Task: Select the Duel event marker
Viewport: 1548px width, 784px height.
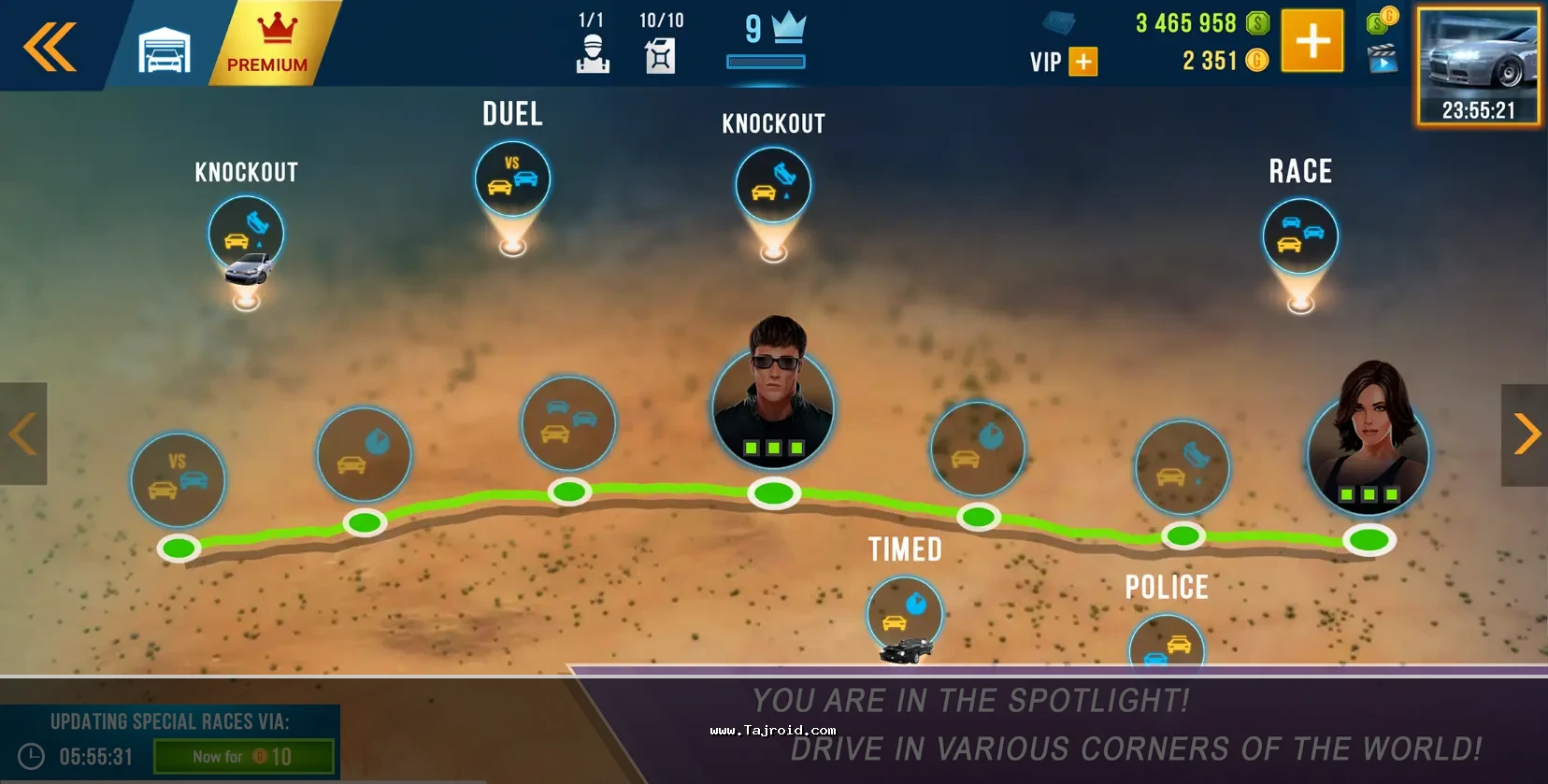Action: [512, 179]
